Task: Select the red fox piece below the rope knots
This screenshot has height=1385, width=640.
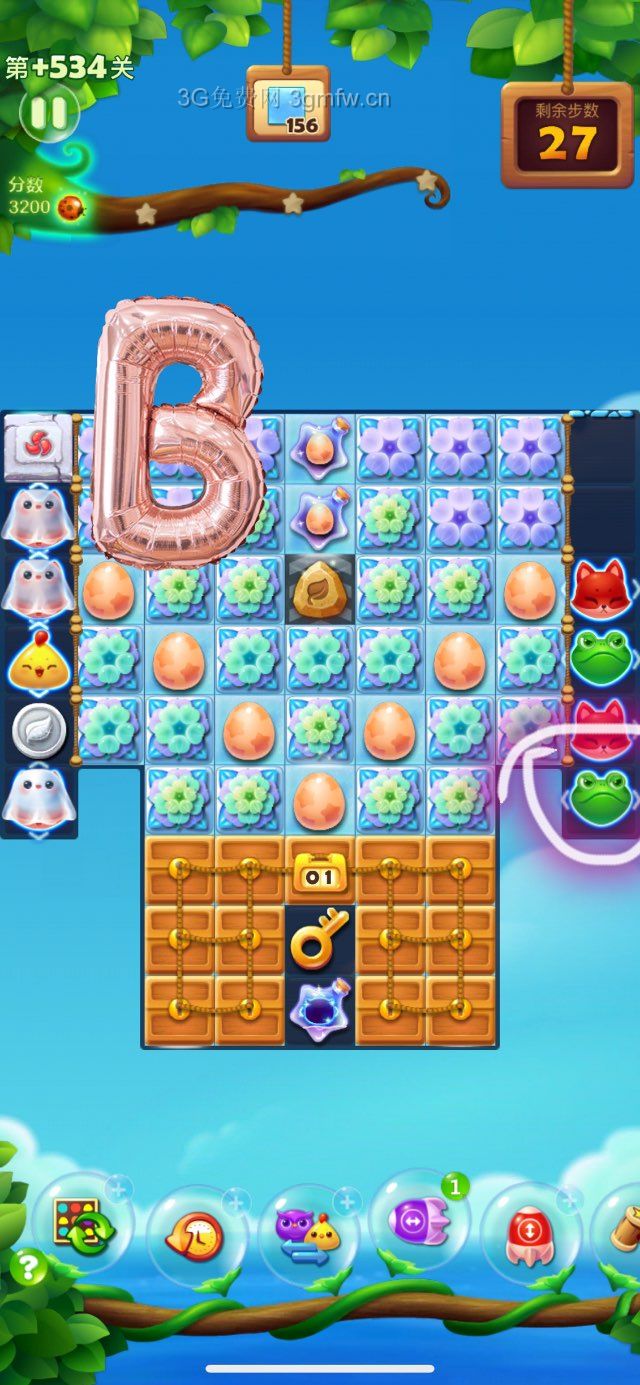Action: (x=599, y=588)
